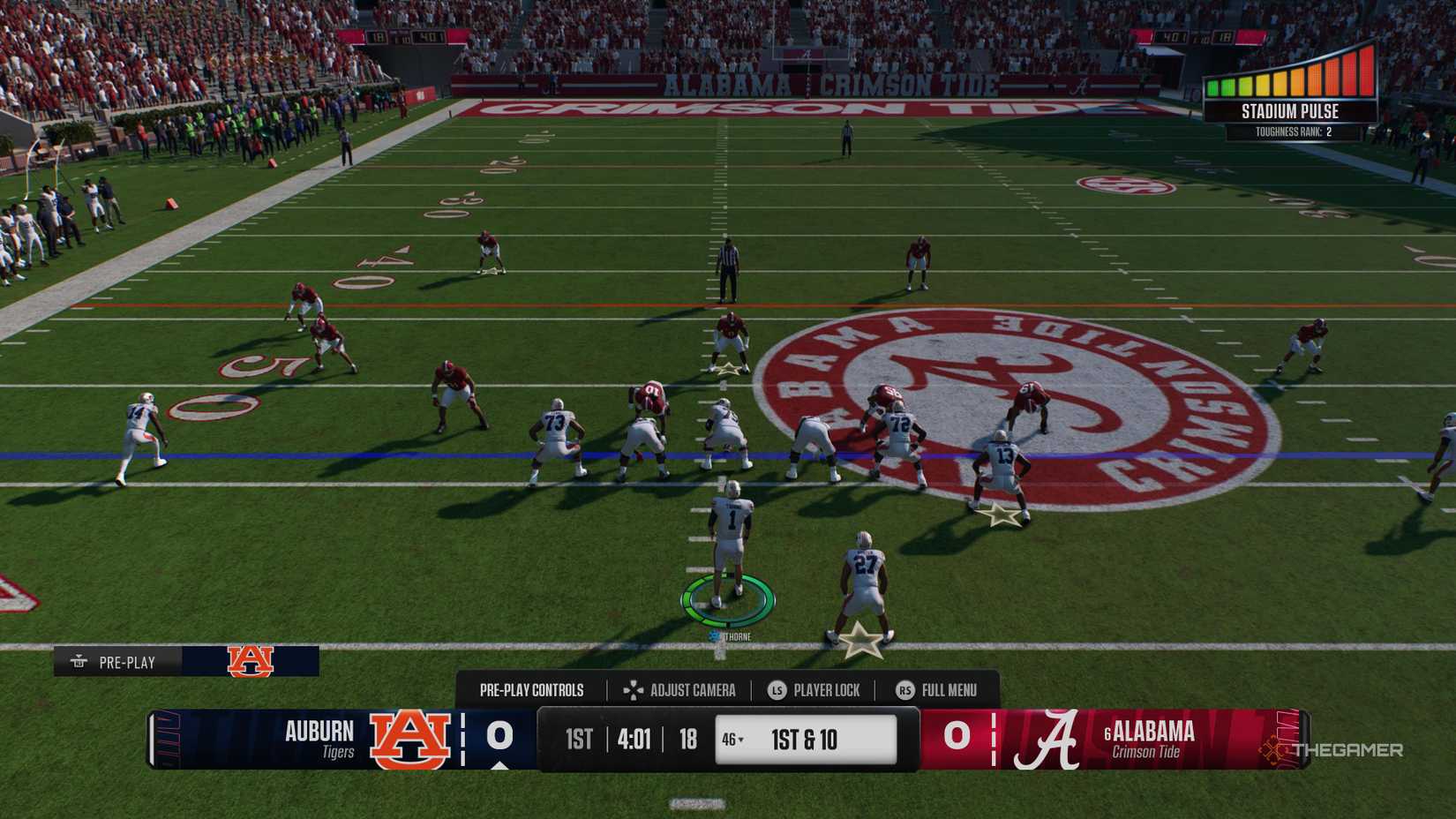Screen dimensions: 1456x819
Task: Click the Adjust Camera option
Action: click(692, 690)
